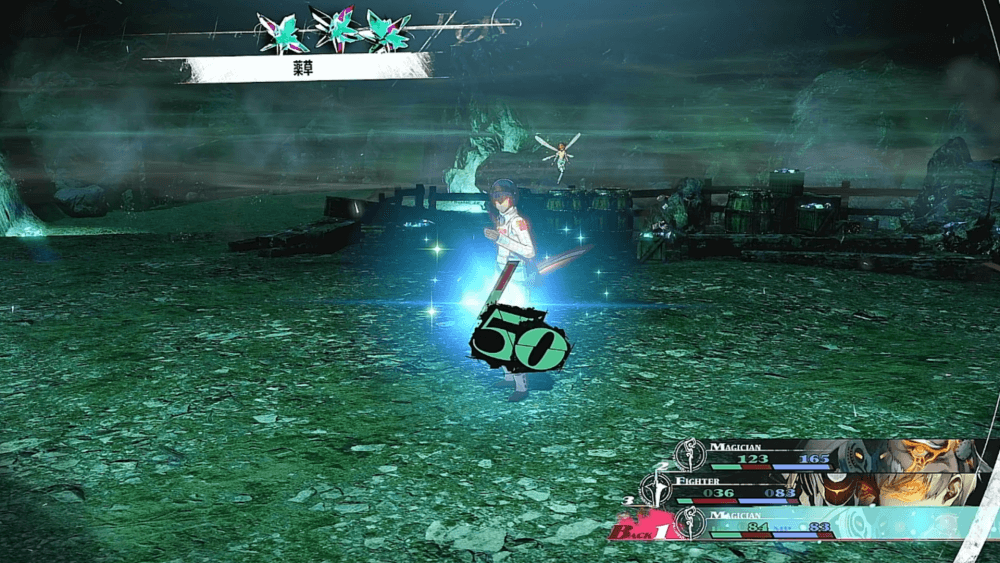The width and height of the screenshot is (1000, 563).
Task: Select the Fighter party member panel
Action: coord(800,489)
